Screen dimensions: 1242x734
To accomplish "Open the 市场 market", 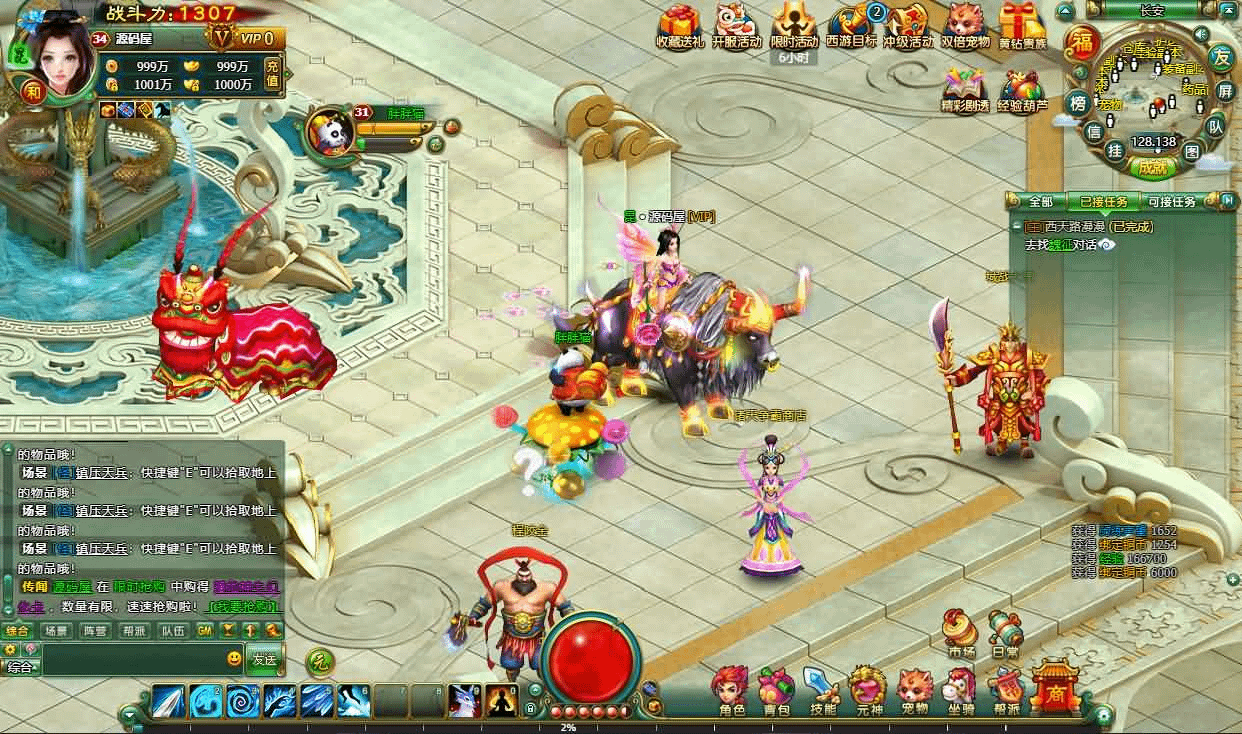I will tap(961, 632).
